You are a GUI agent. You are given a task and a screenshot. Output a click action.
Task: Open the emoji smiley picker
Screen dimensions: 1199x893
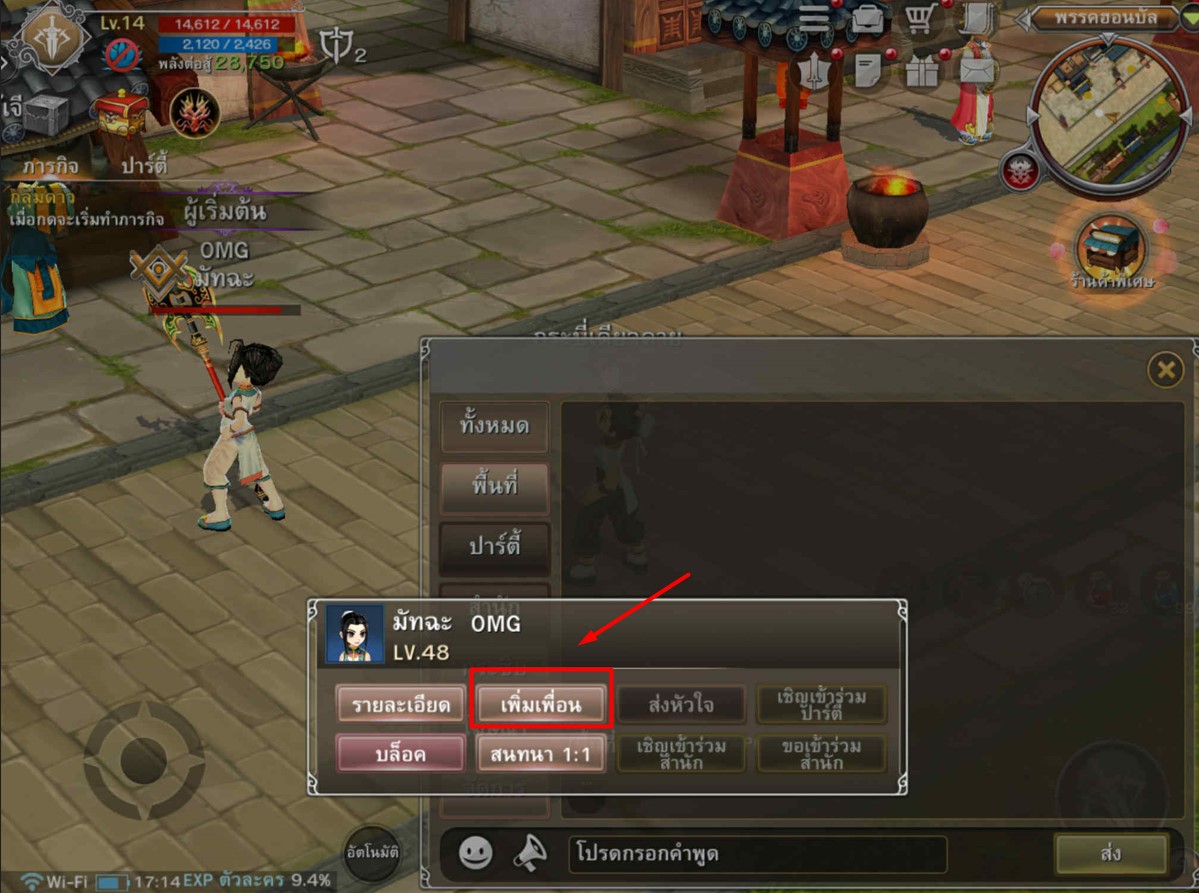click(x=476, y=852)
